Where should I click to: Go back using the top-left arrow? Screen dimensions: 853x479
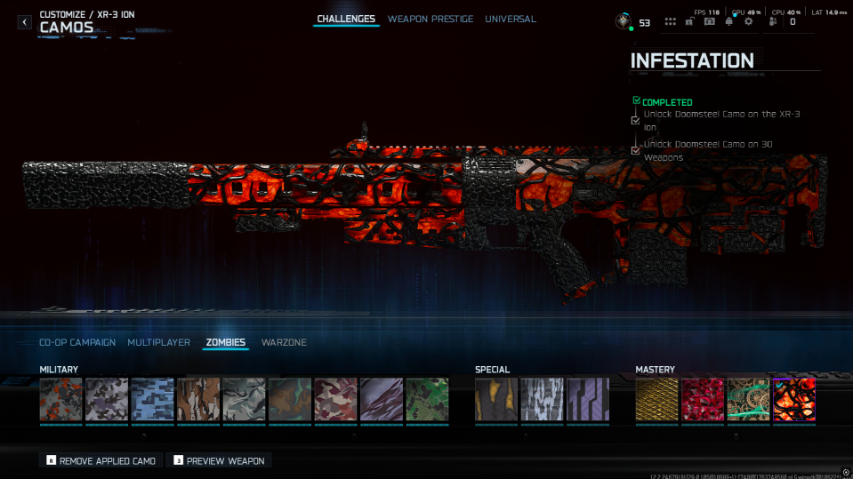pyautogui.click(x=25, y=22)
